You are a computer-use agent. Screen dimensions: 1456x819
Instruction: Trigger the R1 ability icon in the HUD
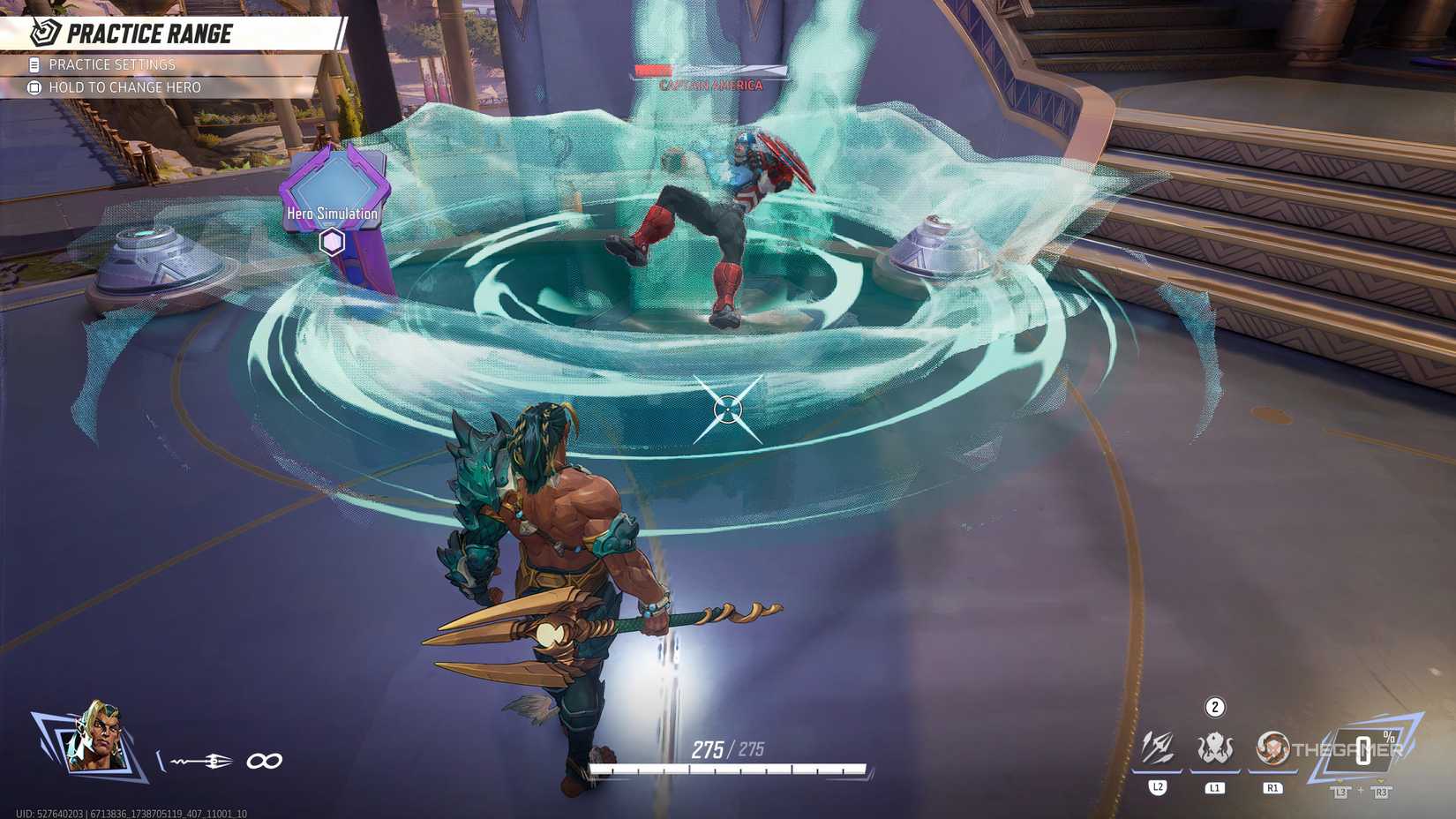click(1273, 748)
